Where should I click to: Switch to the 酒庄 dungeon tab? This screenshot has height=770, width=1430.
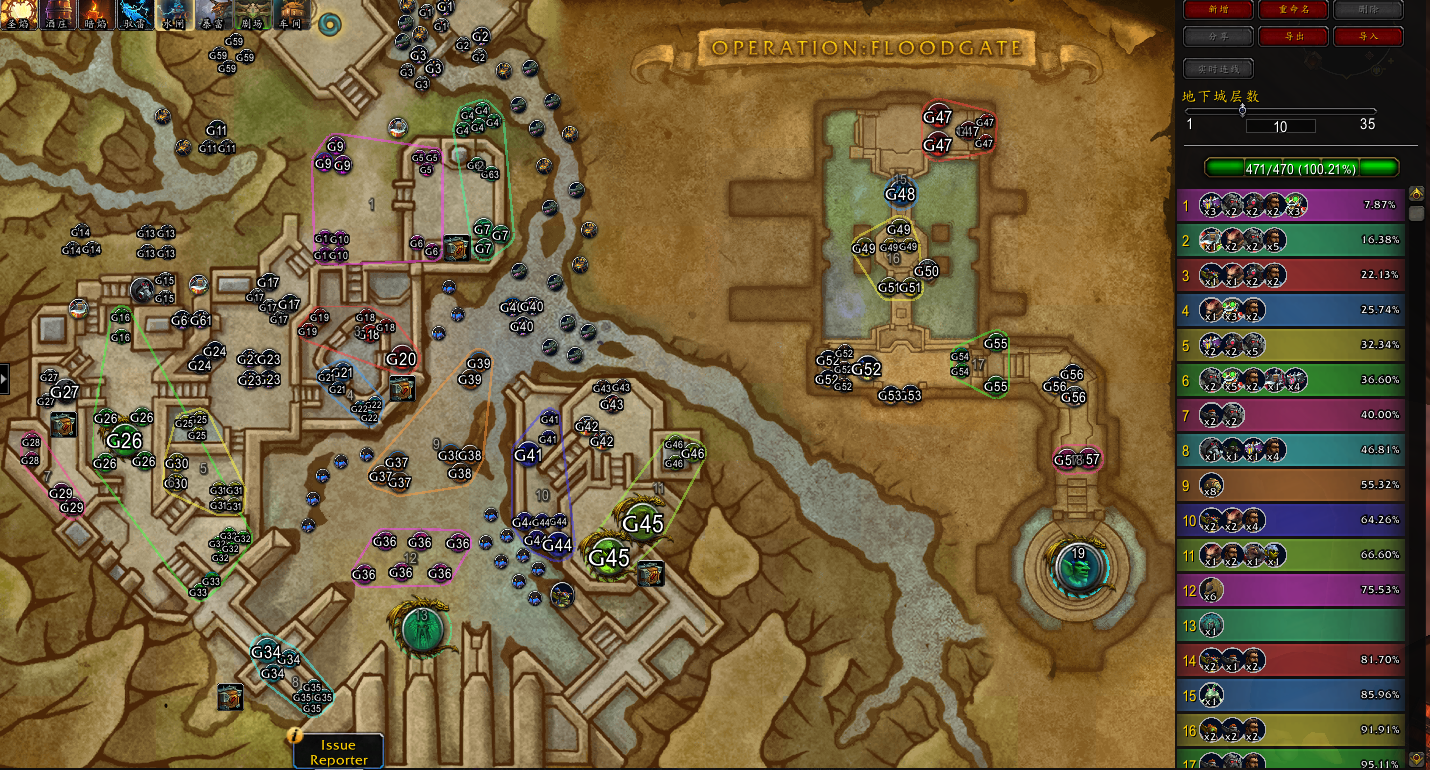click(56, 14)
